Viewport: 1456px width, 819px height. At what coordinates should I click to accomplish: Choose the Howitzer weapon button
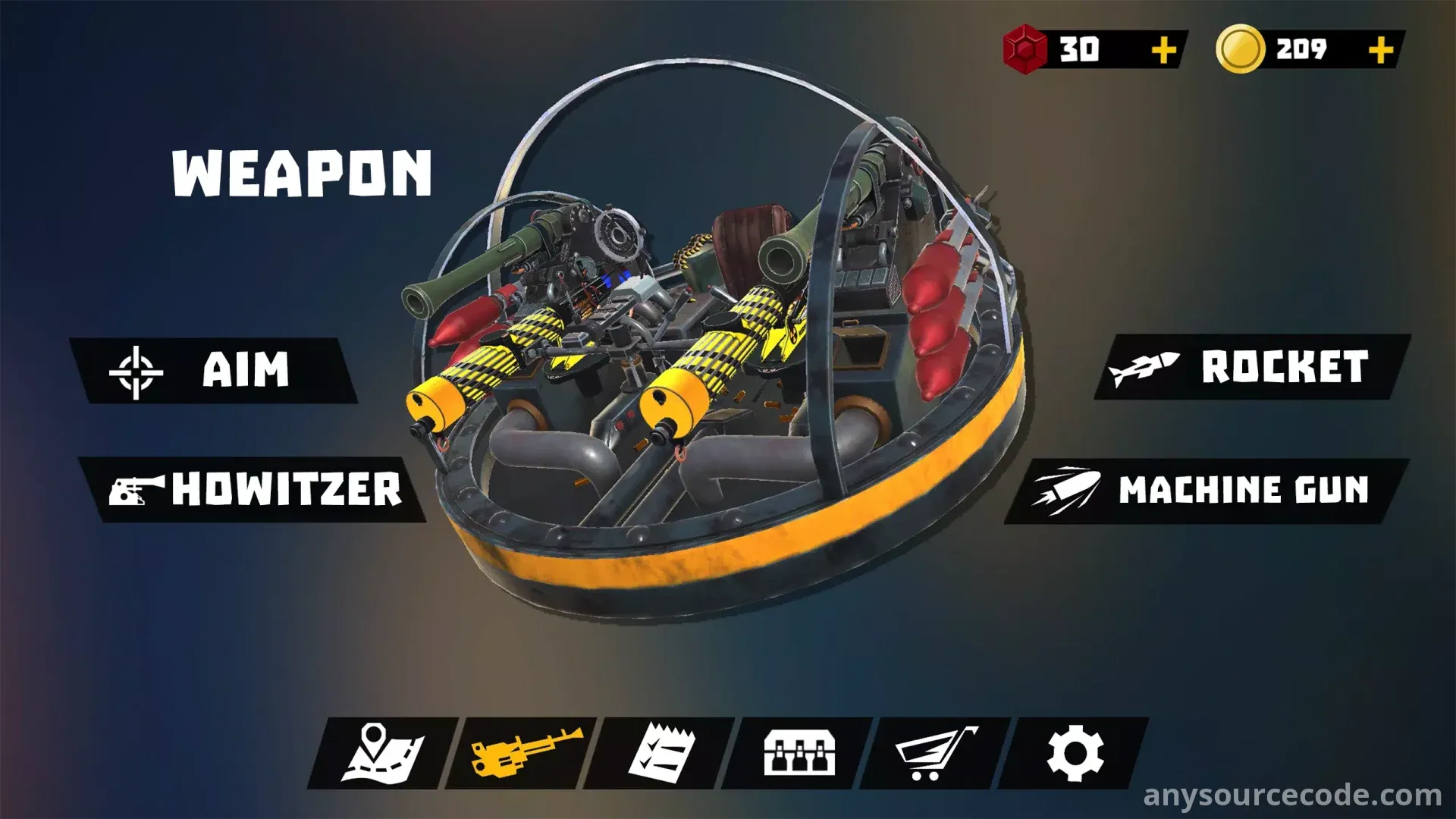click(255, 489)
